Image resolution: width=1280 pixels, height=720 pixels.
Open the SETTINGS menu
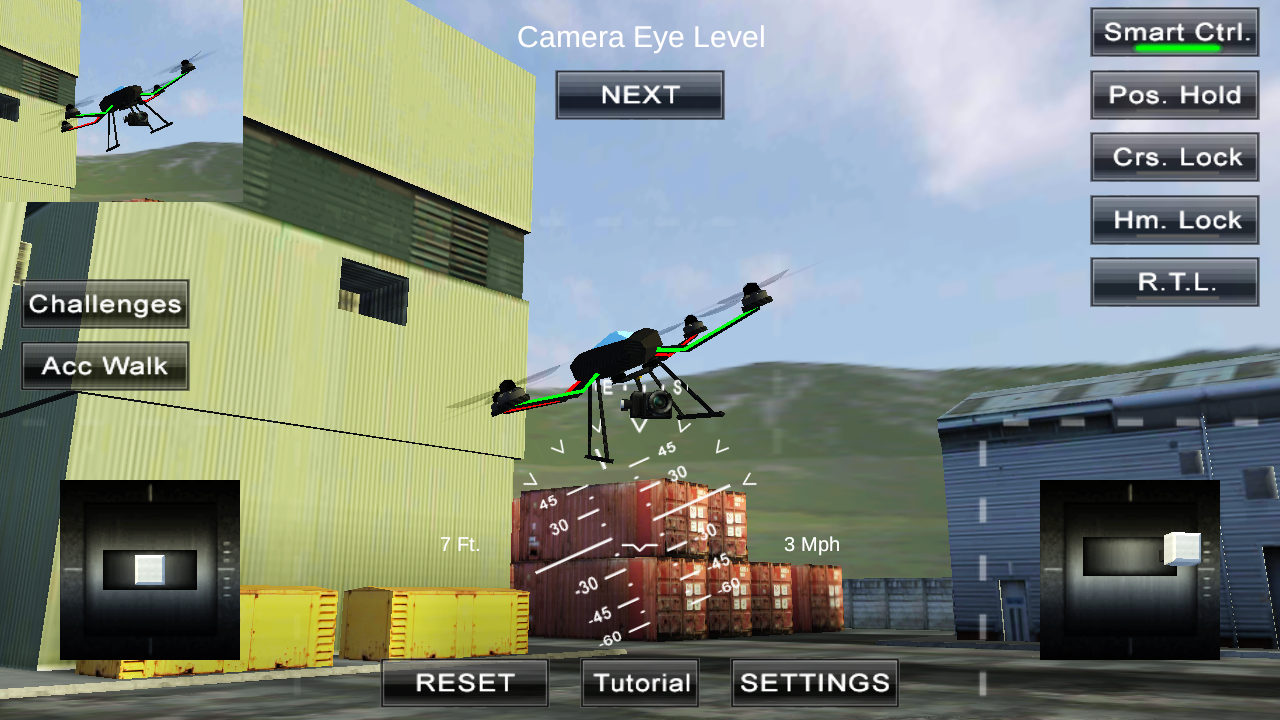(x=814, y=683)
